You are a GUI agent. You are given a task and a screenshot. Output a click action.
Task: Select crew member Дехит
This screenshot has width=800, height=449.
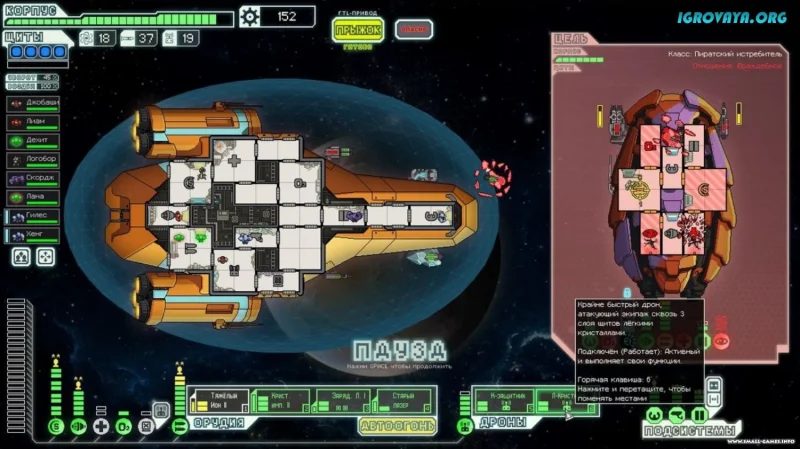tap(34, 140)
